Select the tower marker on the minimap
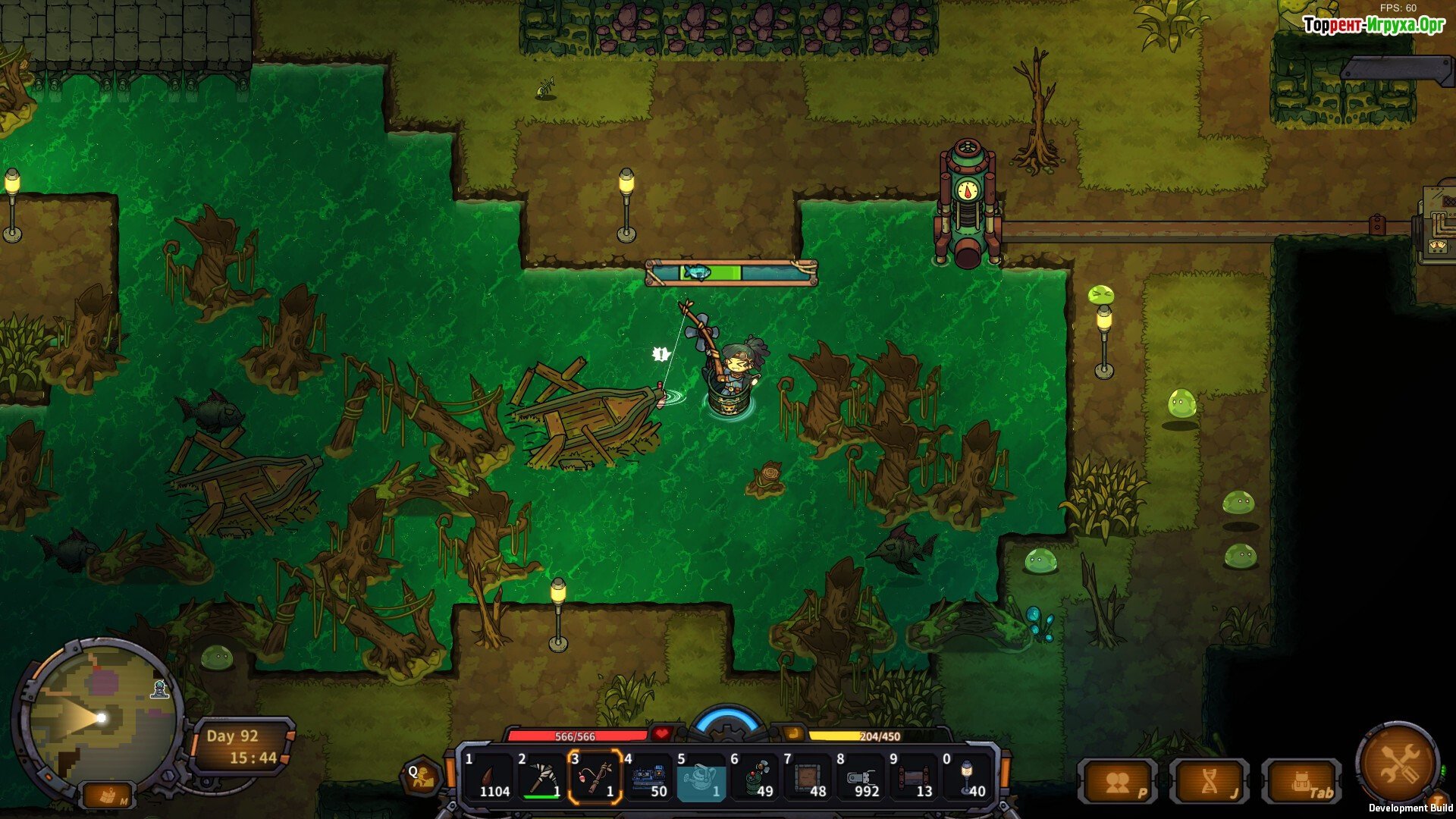The width and height of the screenshot is (1456, 819). [159, 689]
